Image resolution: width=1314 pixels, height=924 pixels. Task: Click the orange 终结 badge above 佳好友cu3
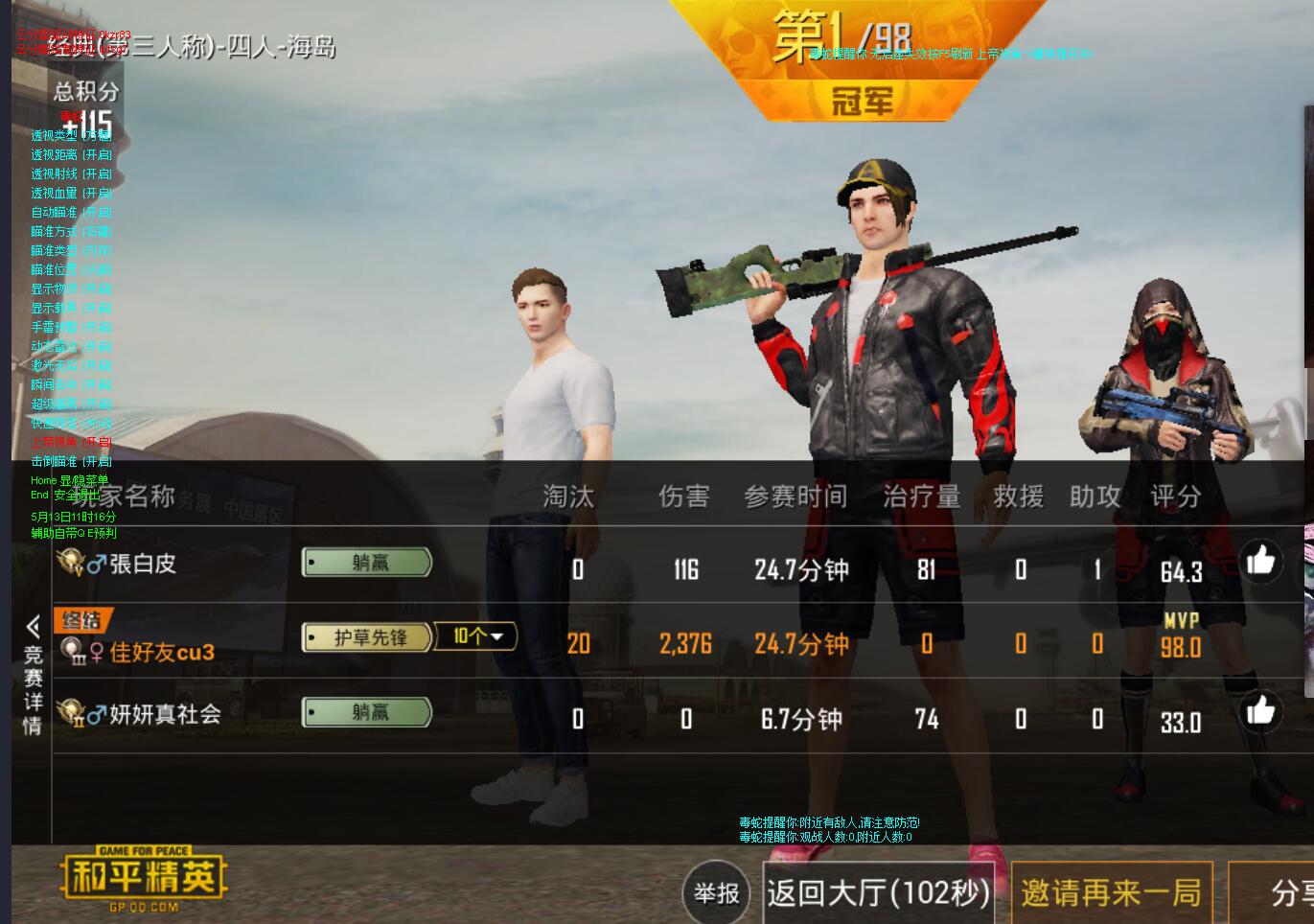pyautogui.click(x=84, y=621)
